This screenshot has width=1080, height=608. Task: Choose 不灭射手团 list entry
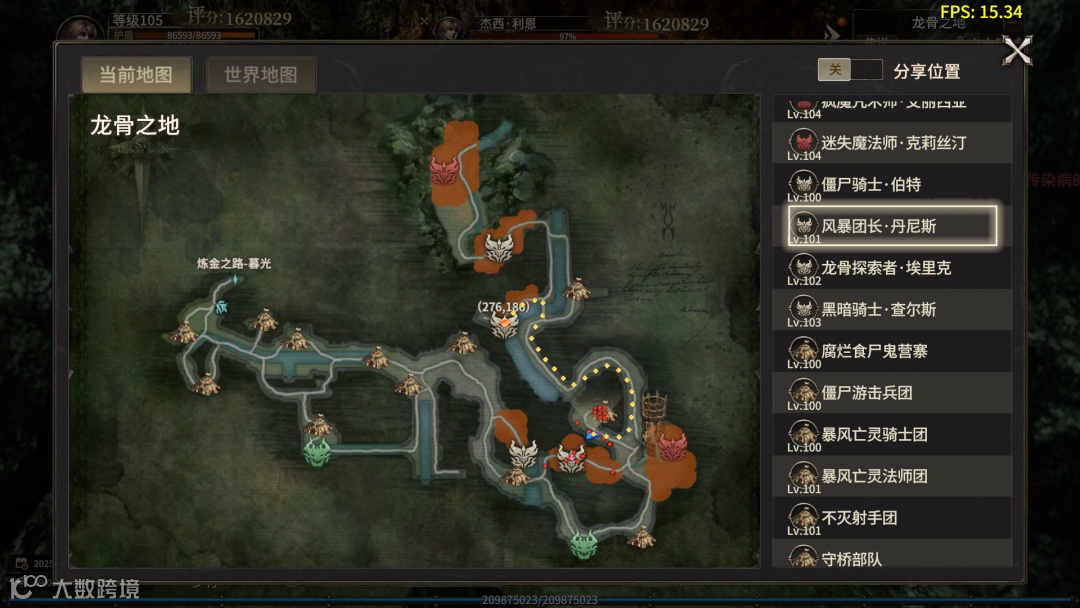click(x=893, y=518)
